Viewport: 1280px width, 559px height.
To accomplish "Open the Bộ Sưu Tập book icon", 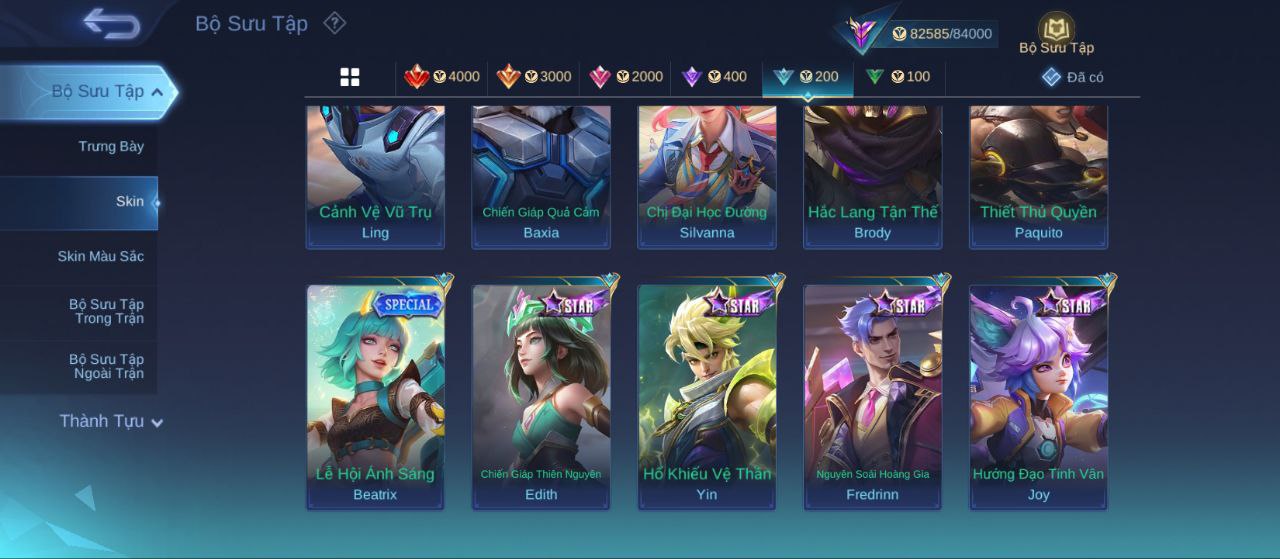I will coord(1056,32).
